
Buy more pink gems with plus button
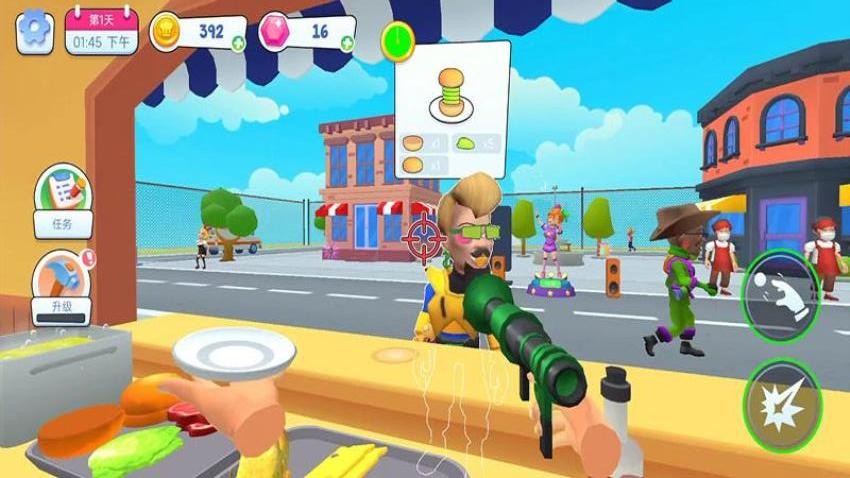346,43
